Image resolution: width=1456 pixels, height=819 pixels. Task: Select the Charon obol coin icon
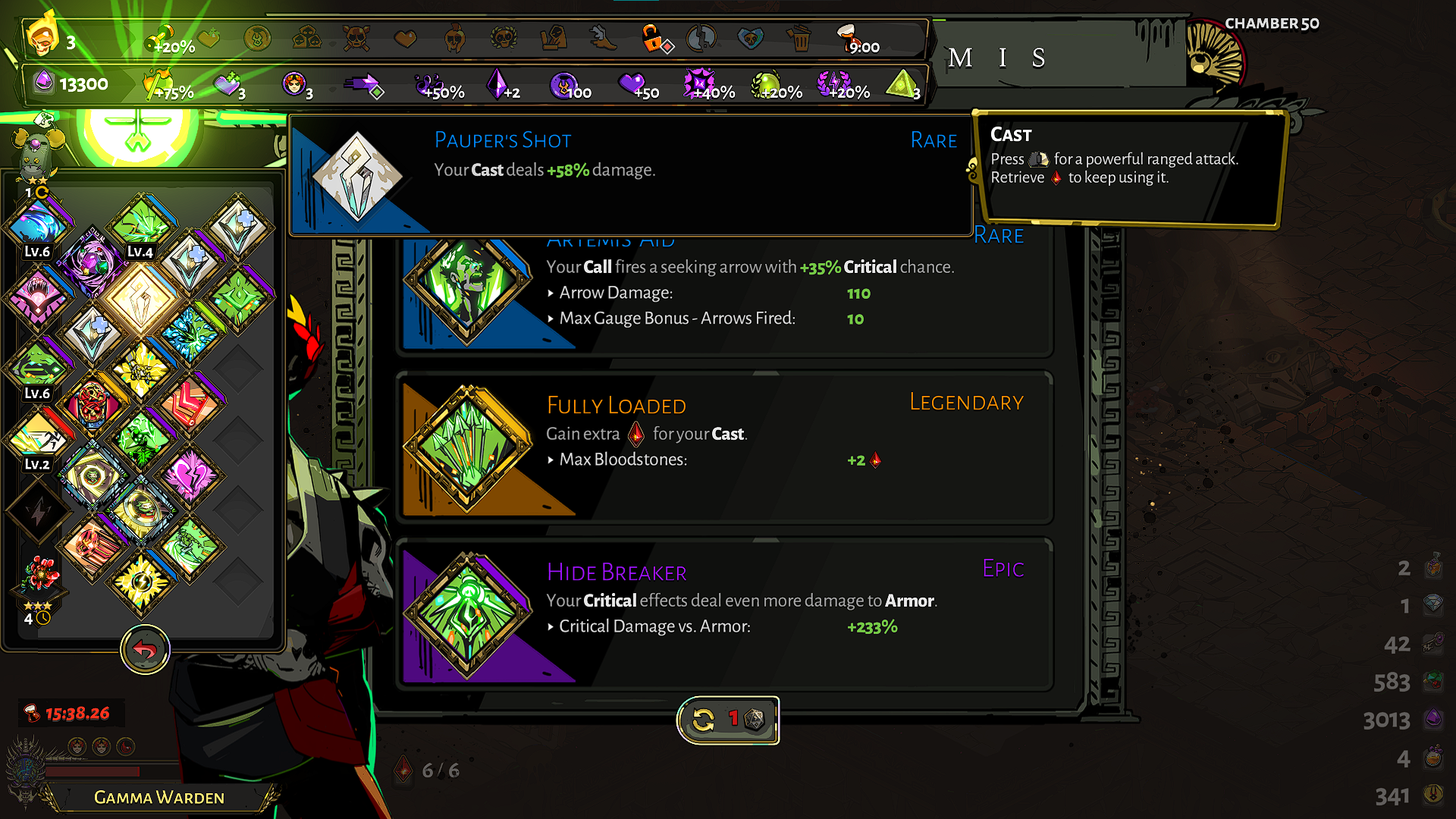pos(1433,795)
